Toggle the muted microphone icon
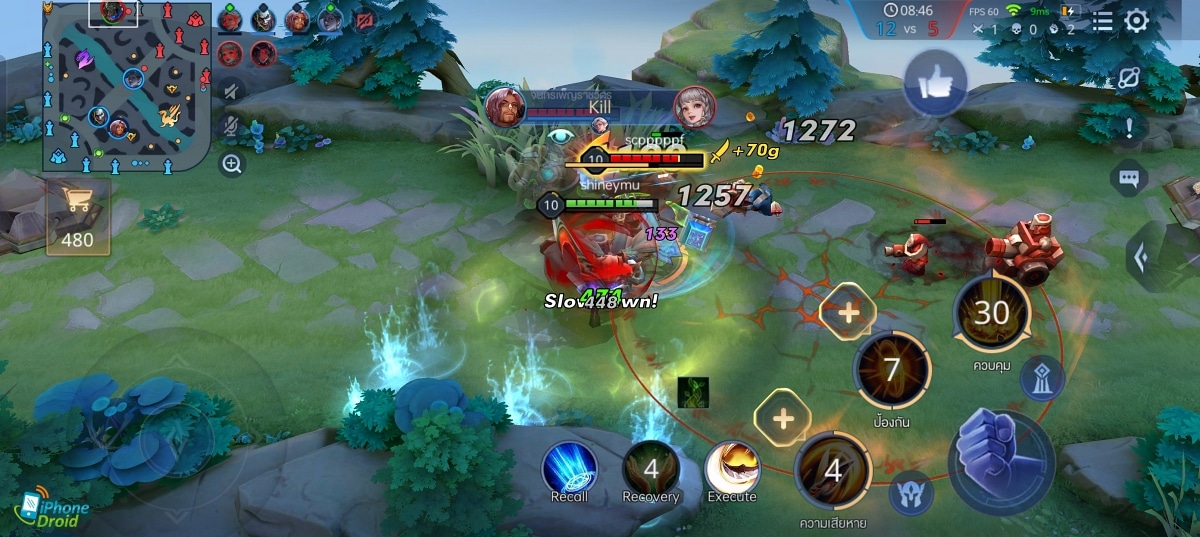This screenshot has height=537, width=1200. tap(232, 126)
